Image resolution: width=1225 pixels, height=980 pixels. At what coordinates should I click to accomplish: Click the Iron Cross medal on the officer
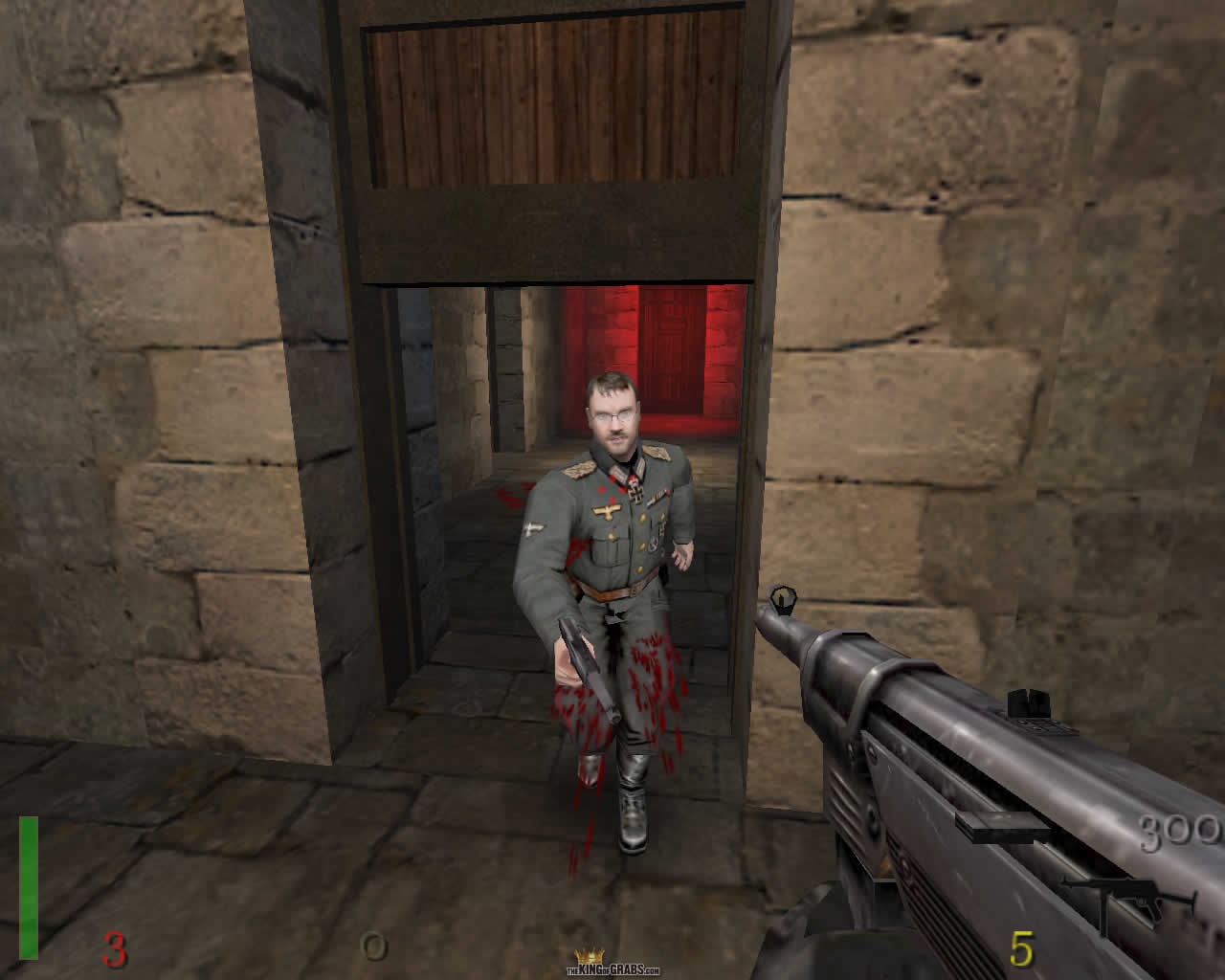tap(635, 491)
